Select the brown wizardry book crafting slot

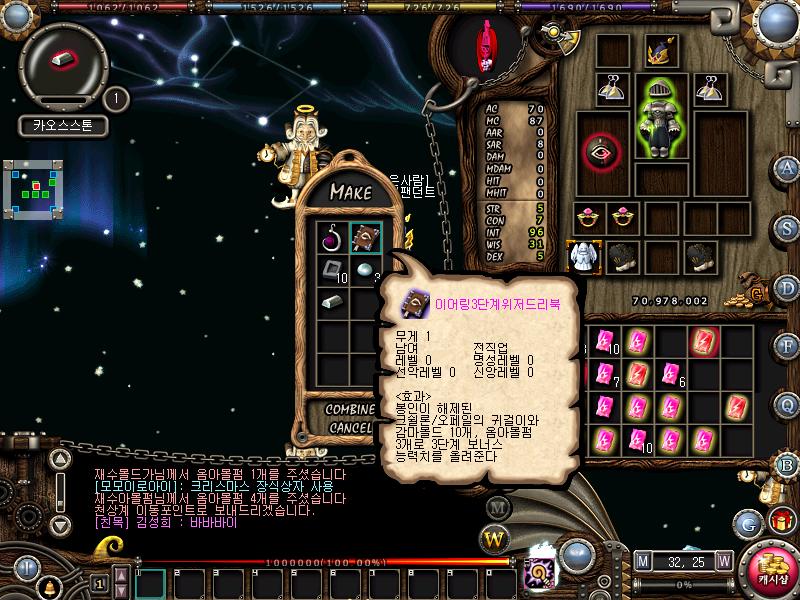(365, 239)
